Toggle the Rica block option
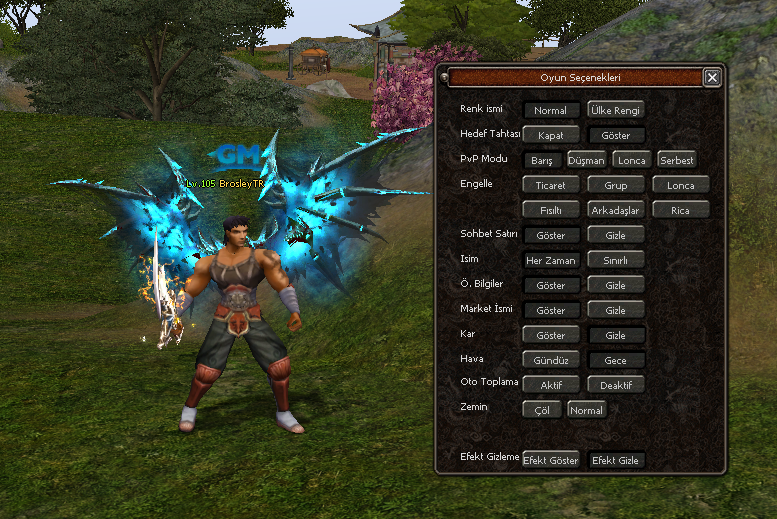777x519 pixels. pos(680,210)
